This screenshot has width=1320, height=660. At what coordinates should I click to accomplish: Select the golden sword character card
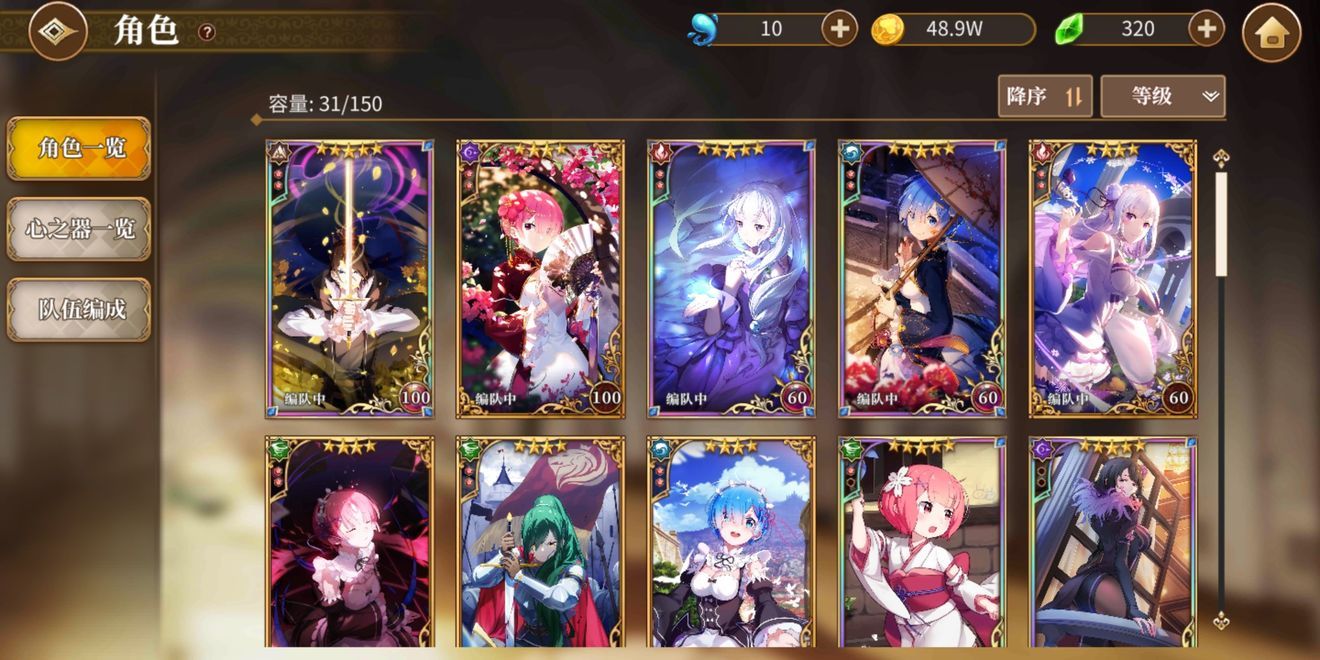tap(349, 278)
